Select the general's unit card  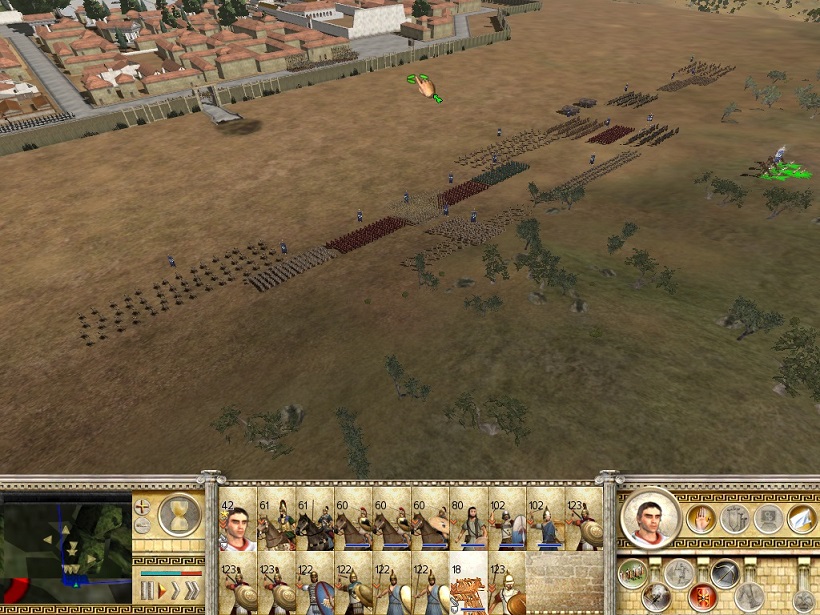(x=239, y=520)
